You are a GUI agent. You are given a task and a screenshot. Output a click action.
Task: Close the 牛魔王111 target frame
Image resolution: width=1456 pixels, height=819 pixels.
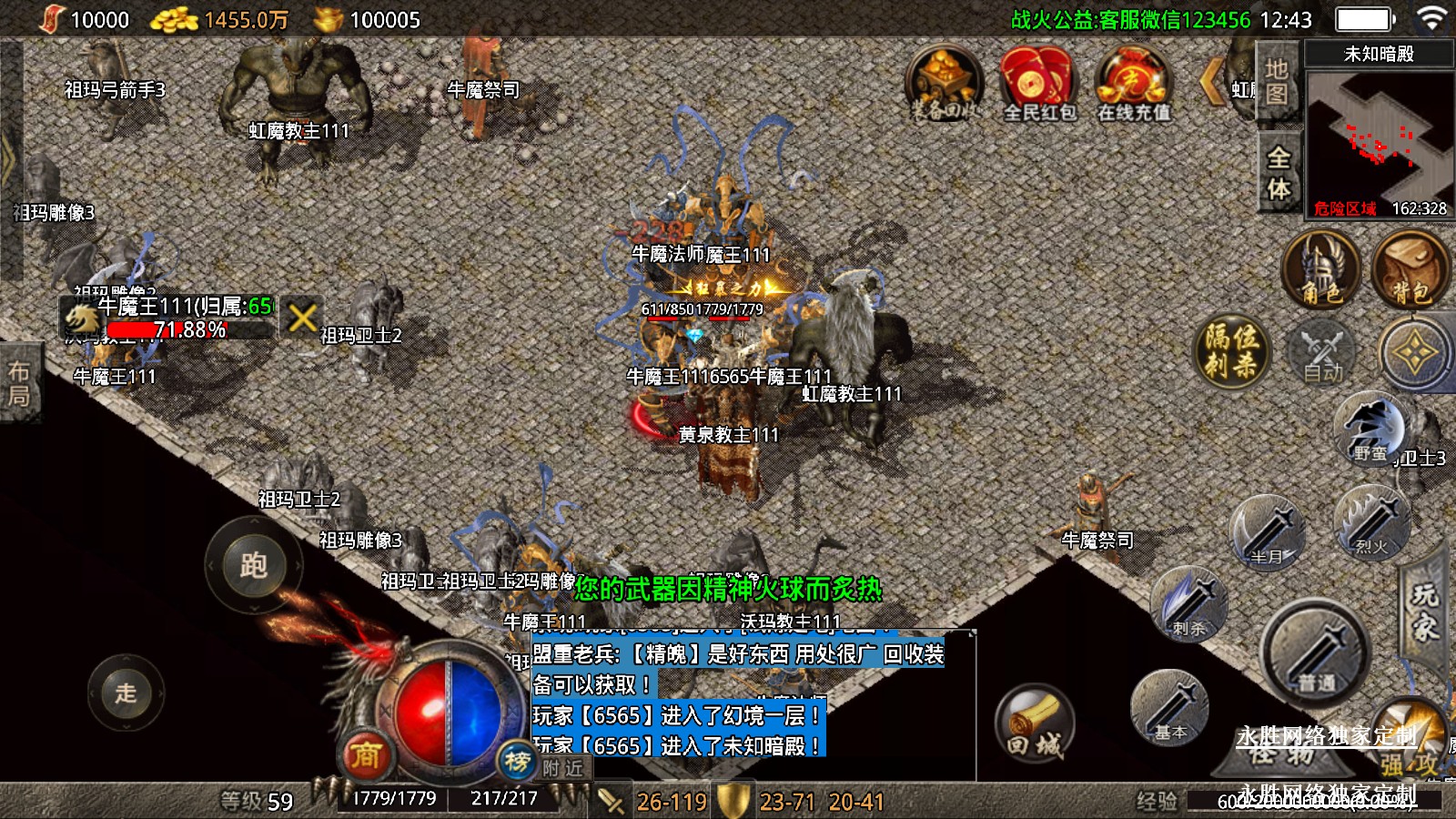[302, 318]
